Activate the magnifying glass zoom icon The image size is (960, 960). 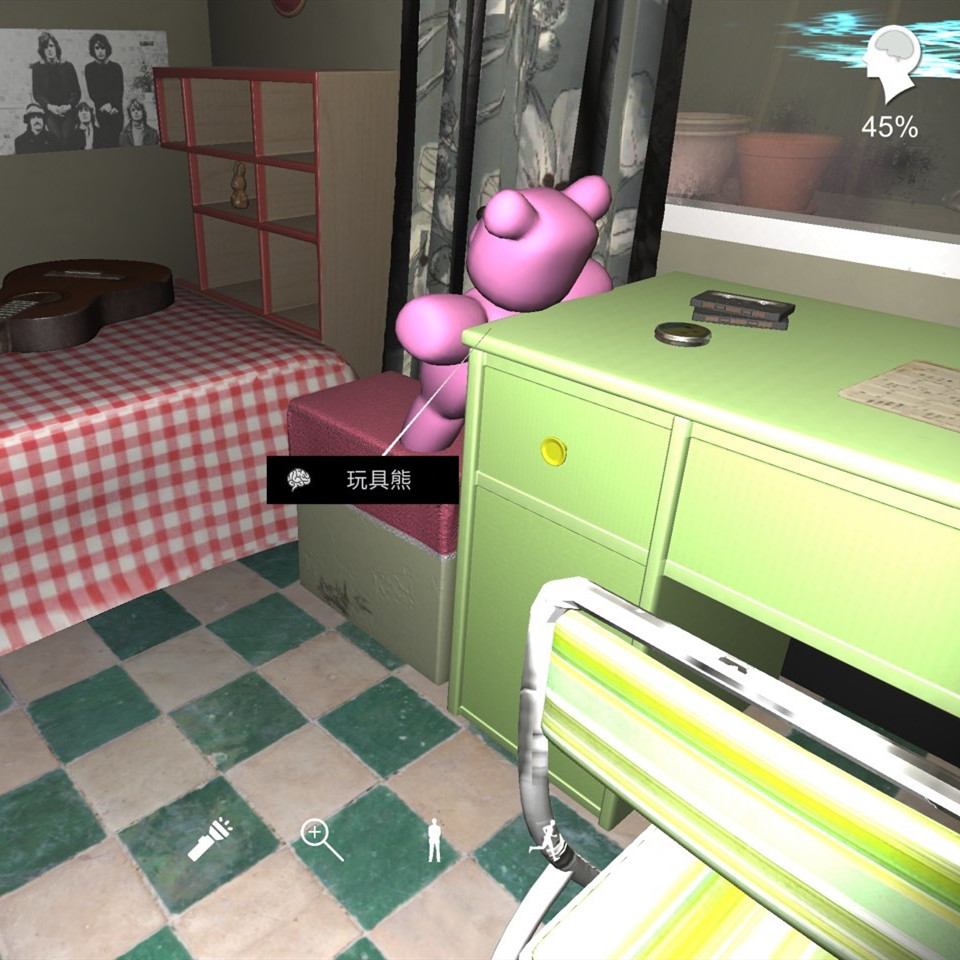click(x=322, y=840)
